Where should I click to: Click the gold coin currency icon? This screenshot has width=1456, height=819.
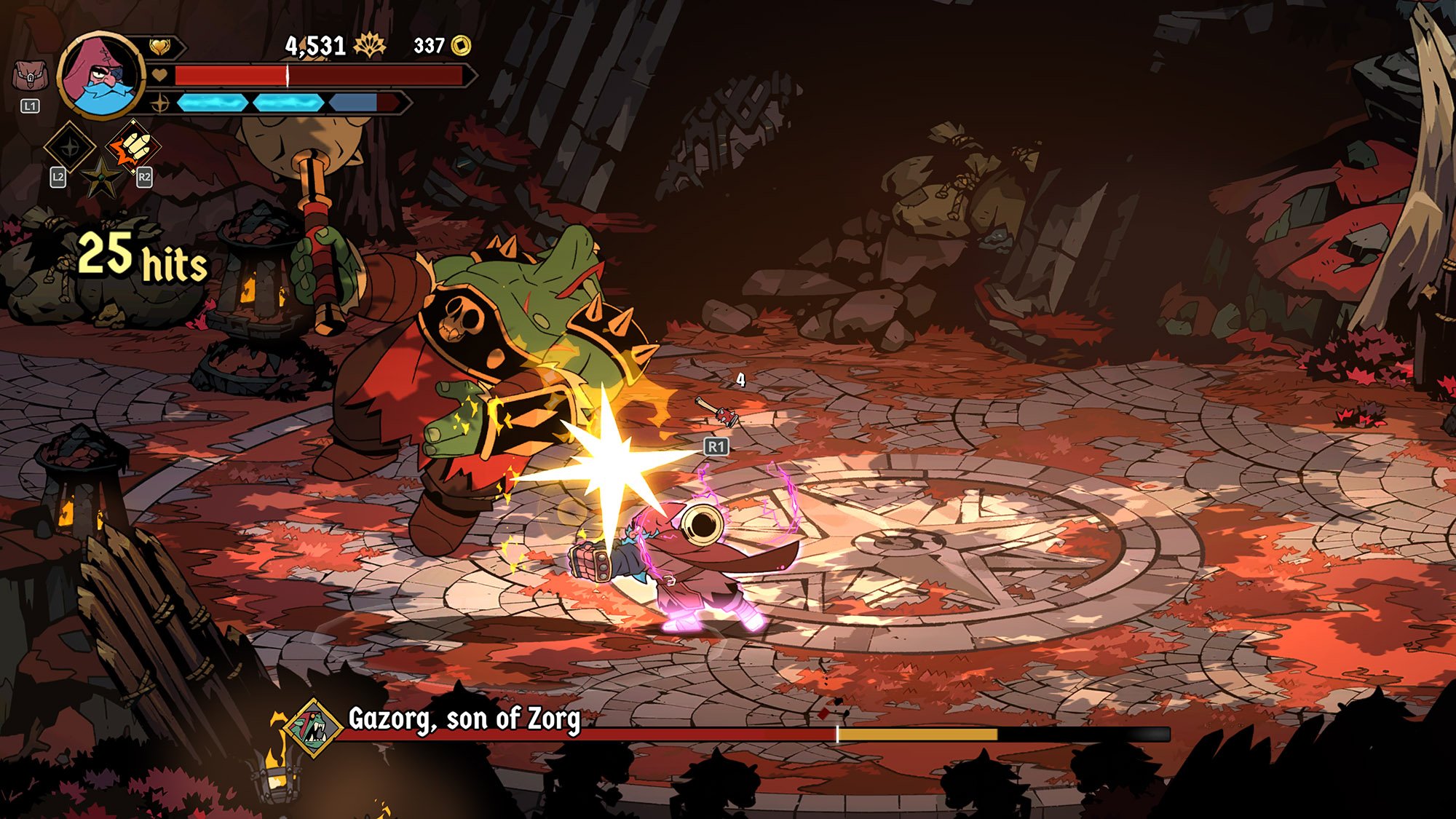pyautogui.click(x=461, y=46)
